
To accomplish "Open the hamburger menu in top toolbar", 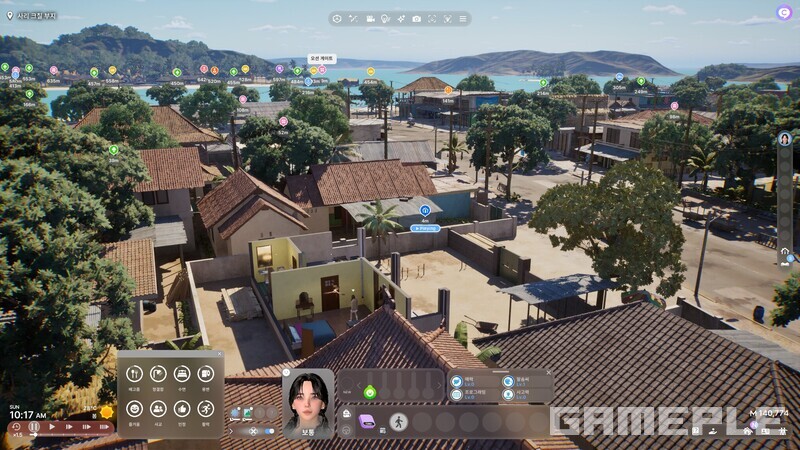I will tap(461, 18).
